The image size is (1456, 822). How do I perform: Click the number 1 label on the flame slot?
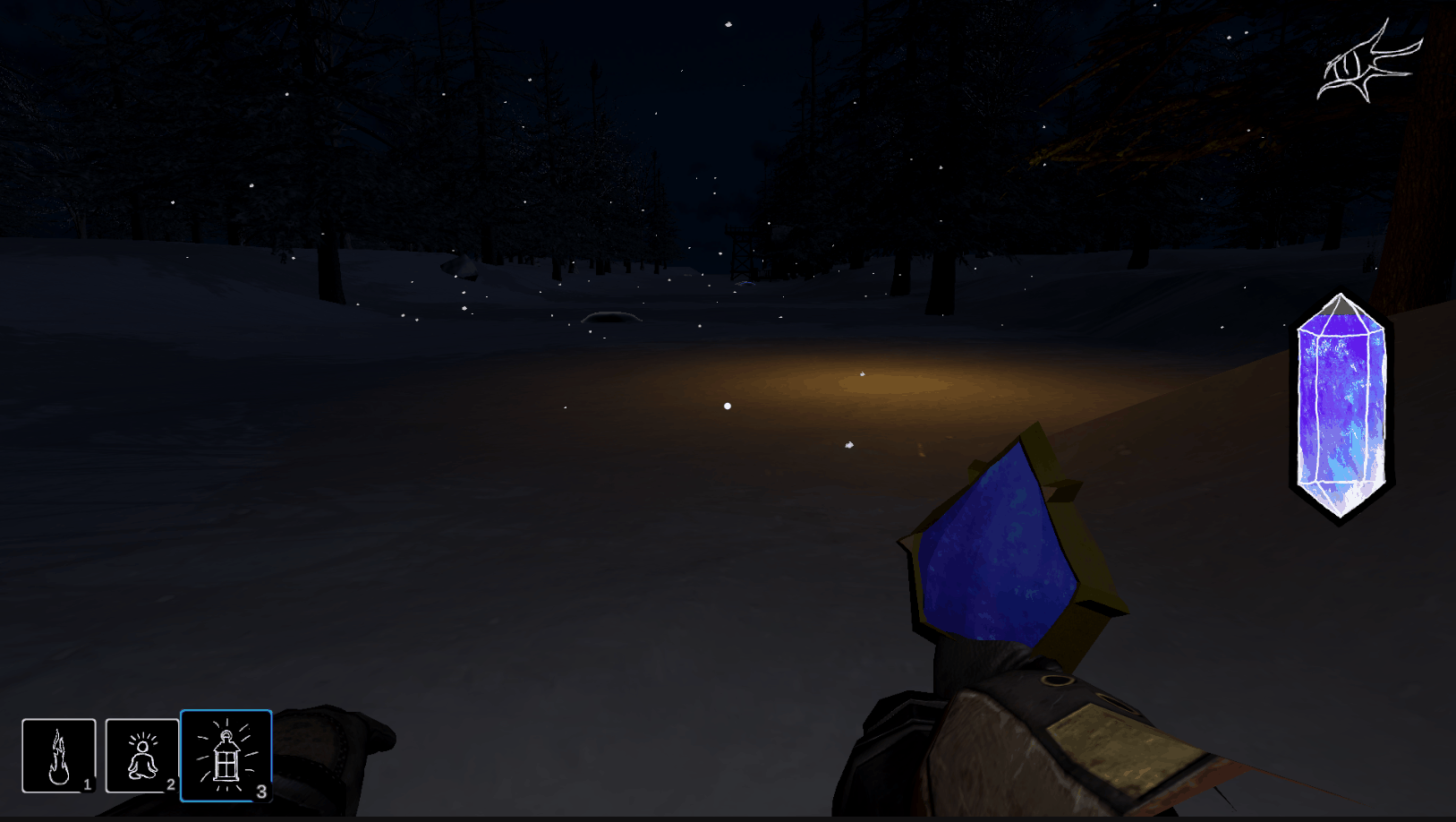(88, 783)
